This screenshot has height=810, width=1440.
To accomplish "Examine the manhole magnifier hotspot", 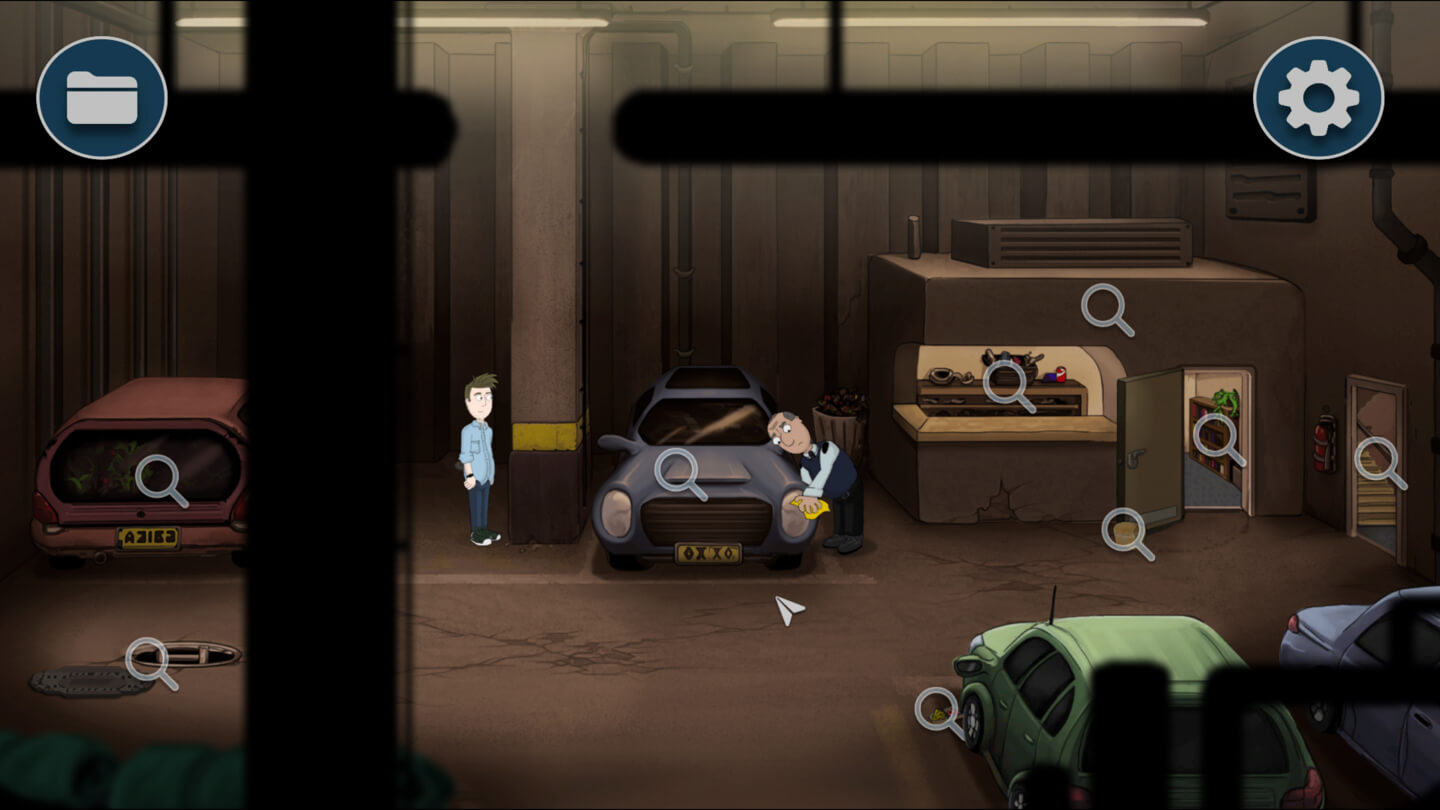I will click(148, 659).
